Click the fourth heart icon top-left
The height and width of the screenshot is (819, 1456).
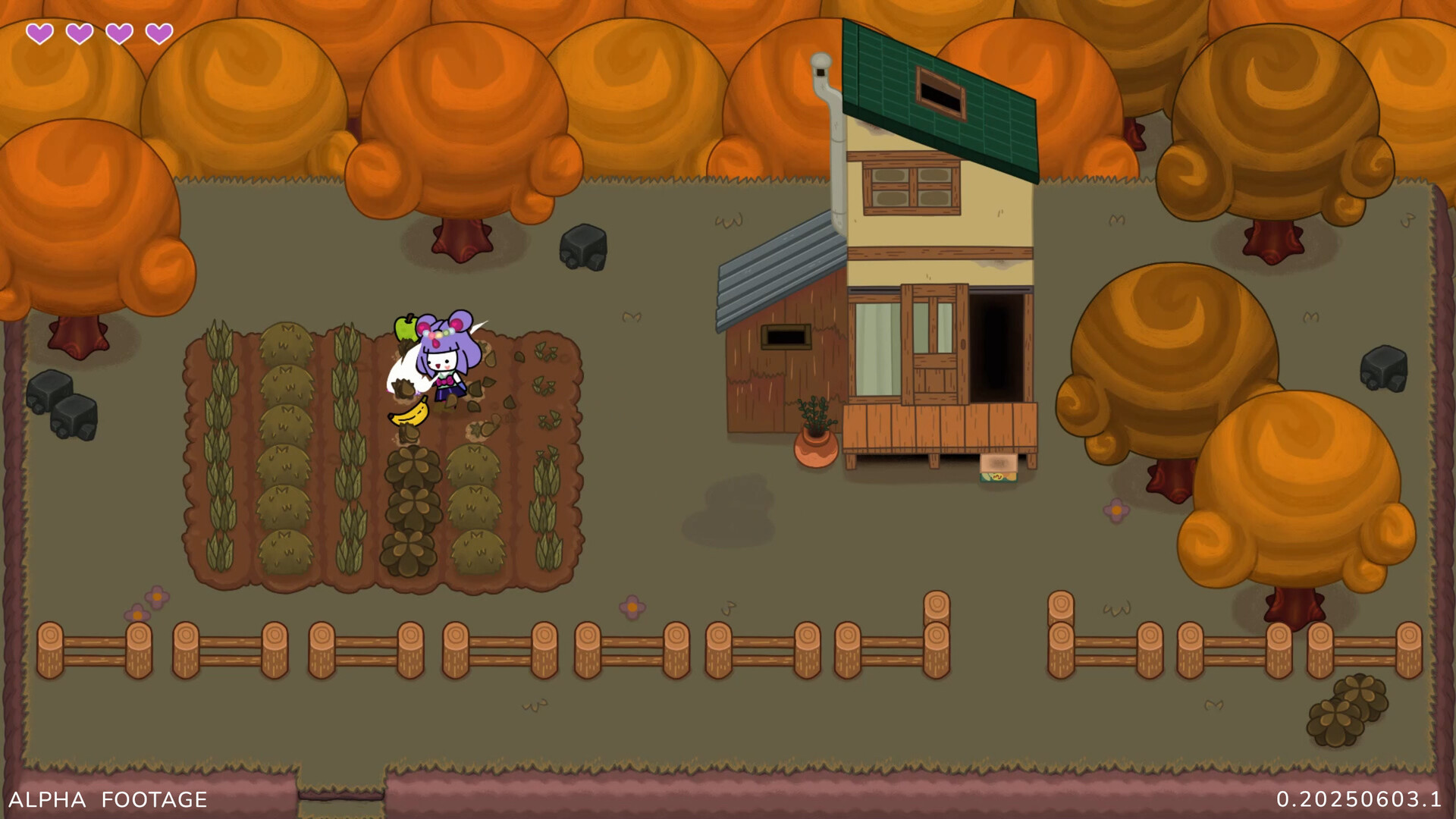click(158, 33)
